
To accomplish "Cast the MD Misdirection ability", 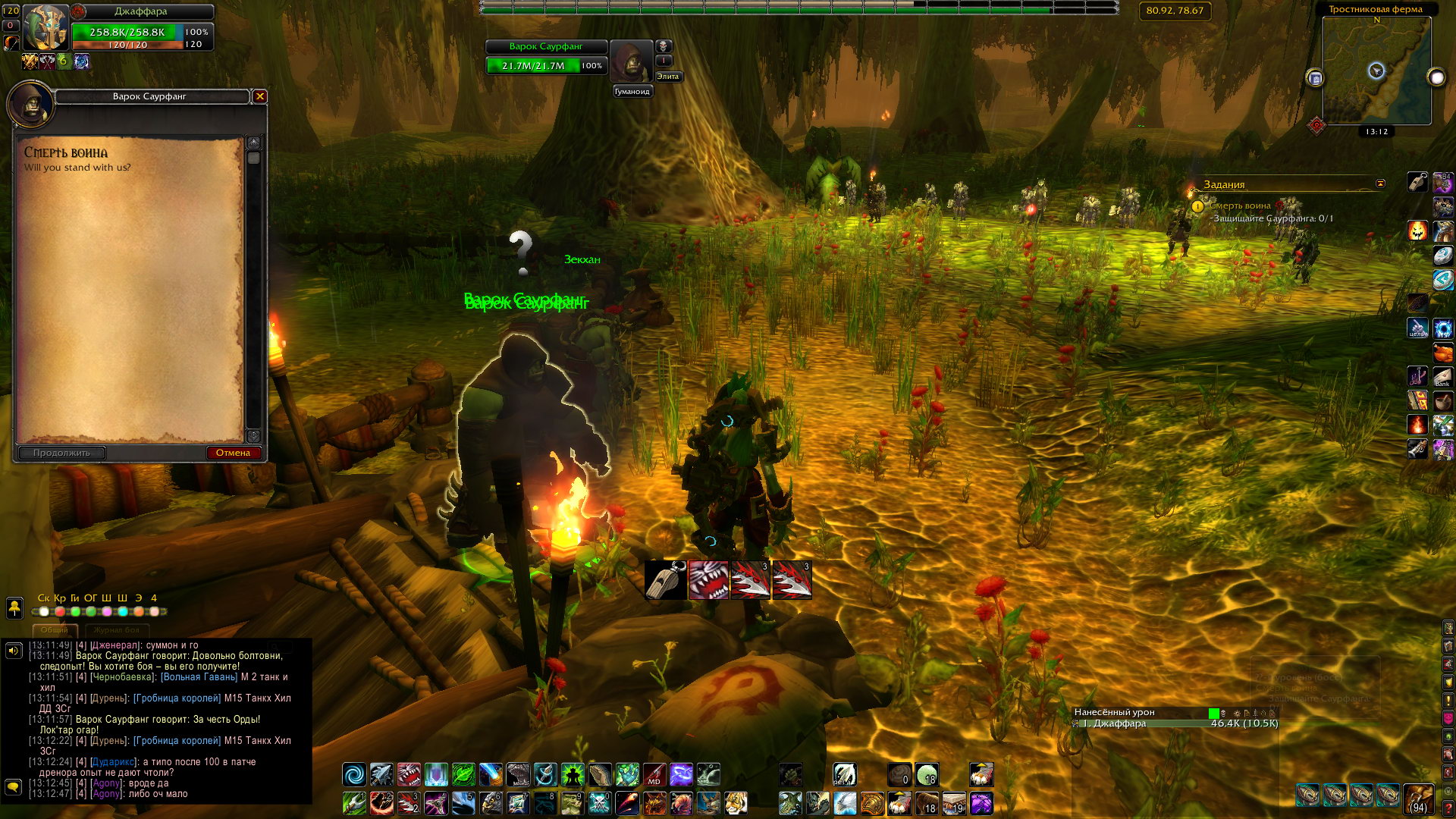I will (654, 774).
